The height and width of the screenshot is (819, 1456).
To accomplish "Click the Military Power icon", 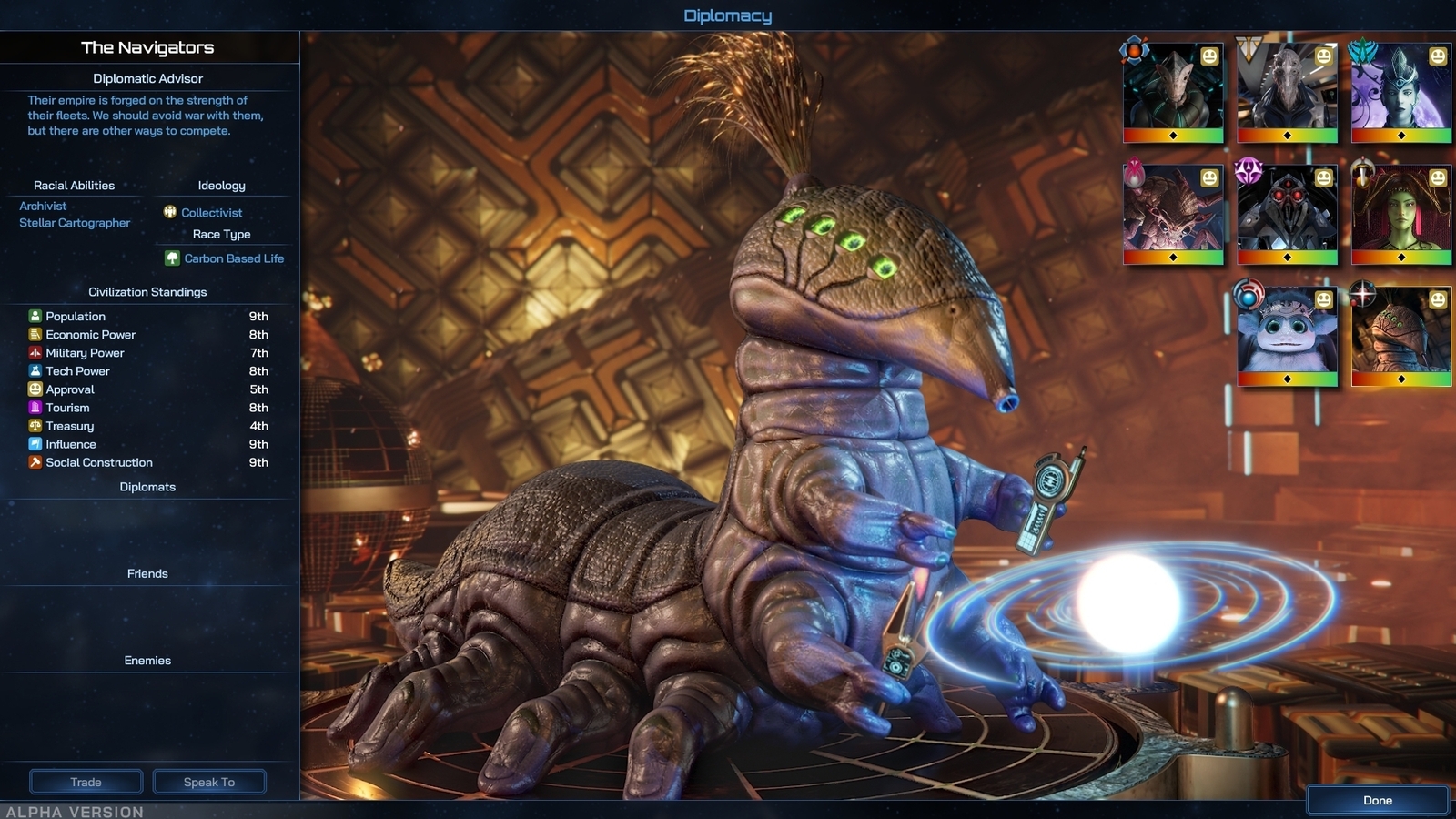I will [35, 352].
